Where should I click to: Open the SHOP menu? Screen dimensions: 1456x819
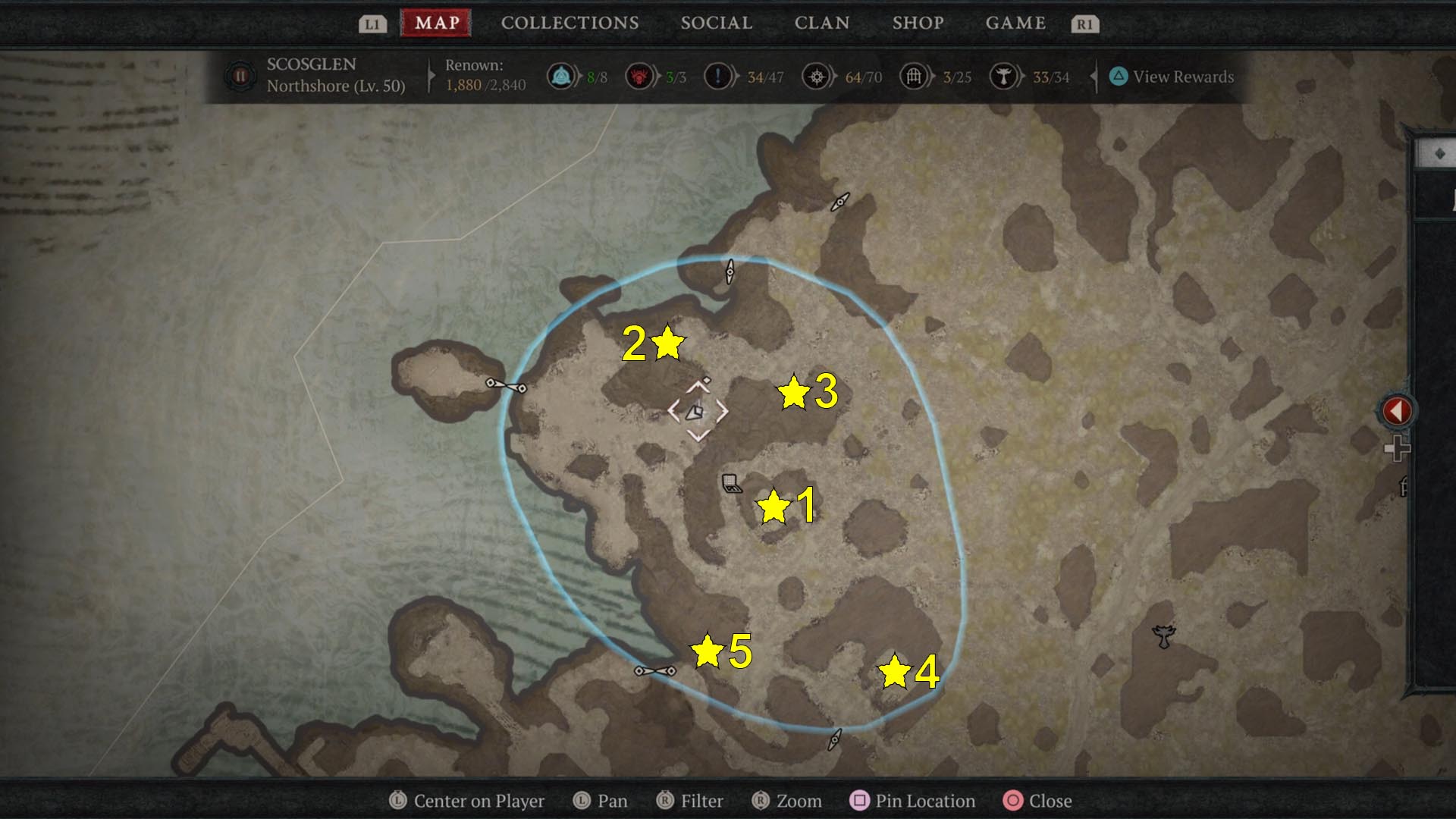pyautogui.click(x=918, y=23)
